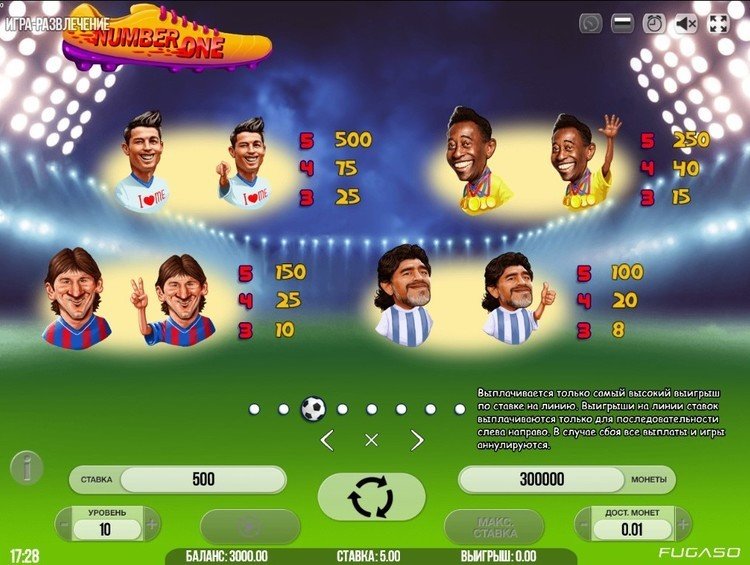Increase the coin value (Дост. монет)
This screenshot has width=750, height=565.
680,523
